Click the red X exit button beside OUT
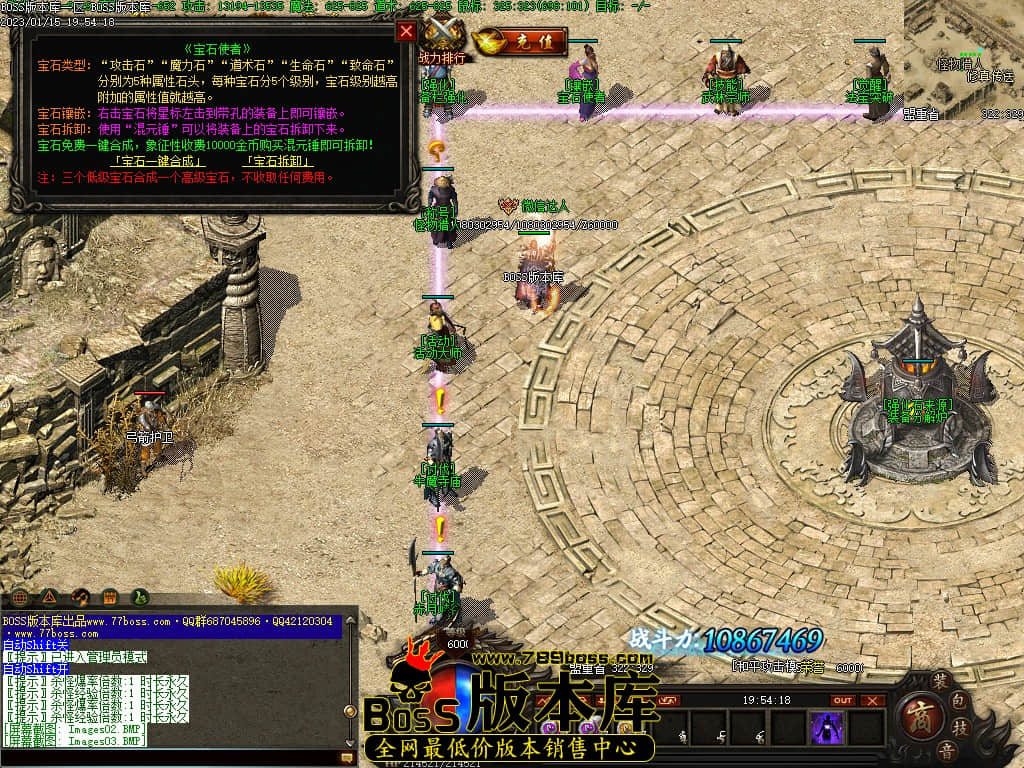 pos(875,700)
